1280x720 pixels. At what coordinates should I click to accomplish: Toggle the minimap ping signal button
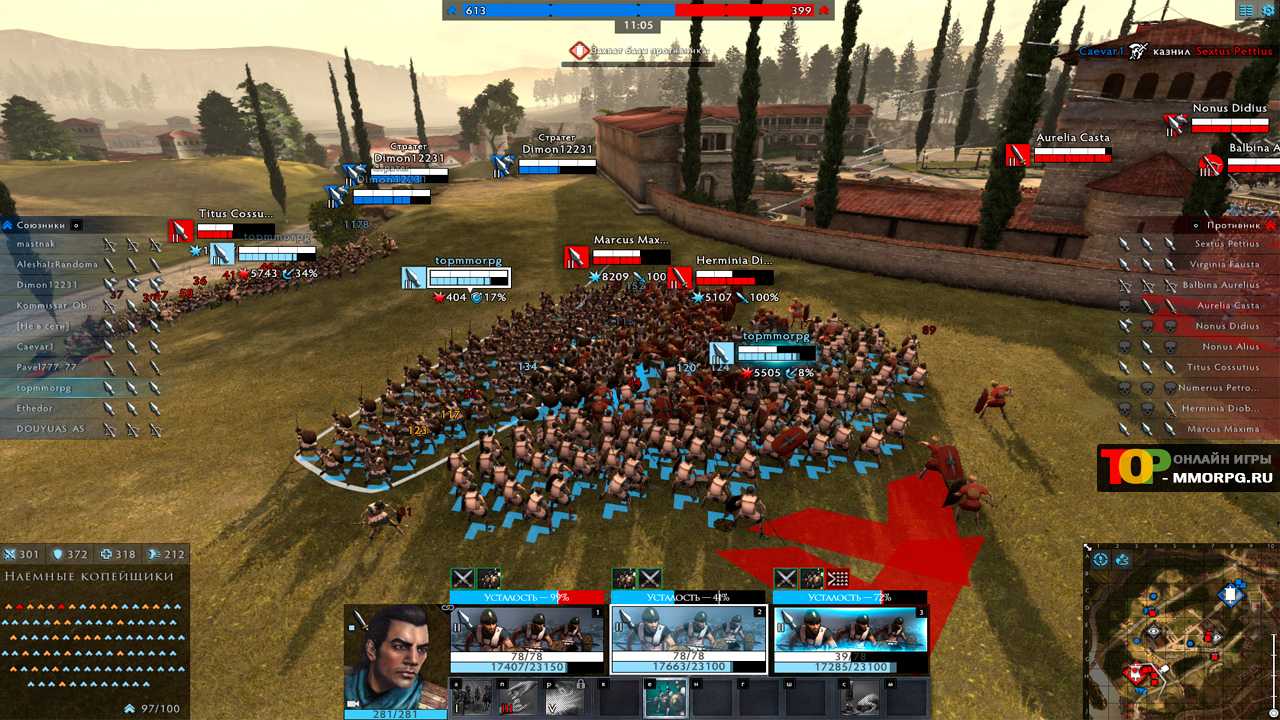coord(1122,560)
